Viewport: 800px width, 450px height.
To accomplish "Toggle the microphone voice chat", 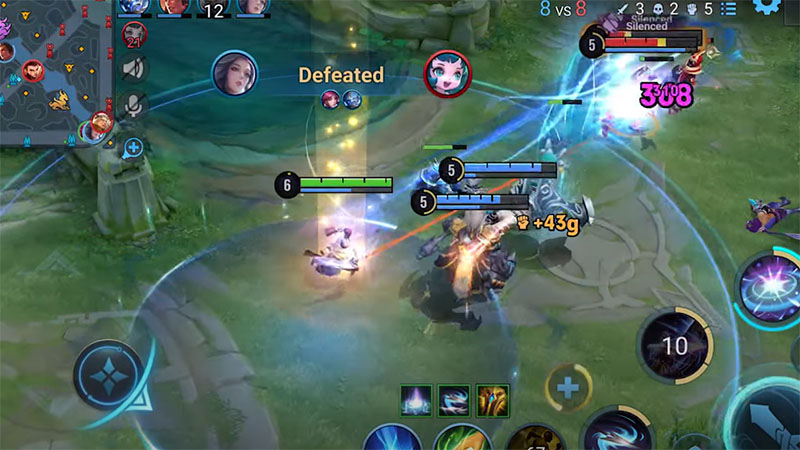I will point(133,105).
